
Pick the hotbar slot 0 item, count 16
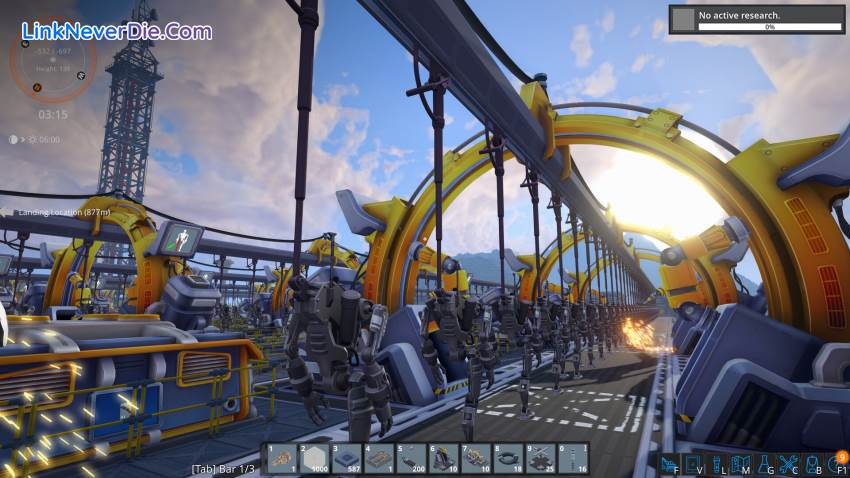[574, 458]
